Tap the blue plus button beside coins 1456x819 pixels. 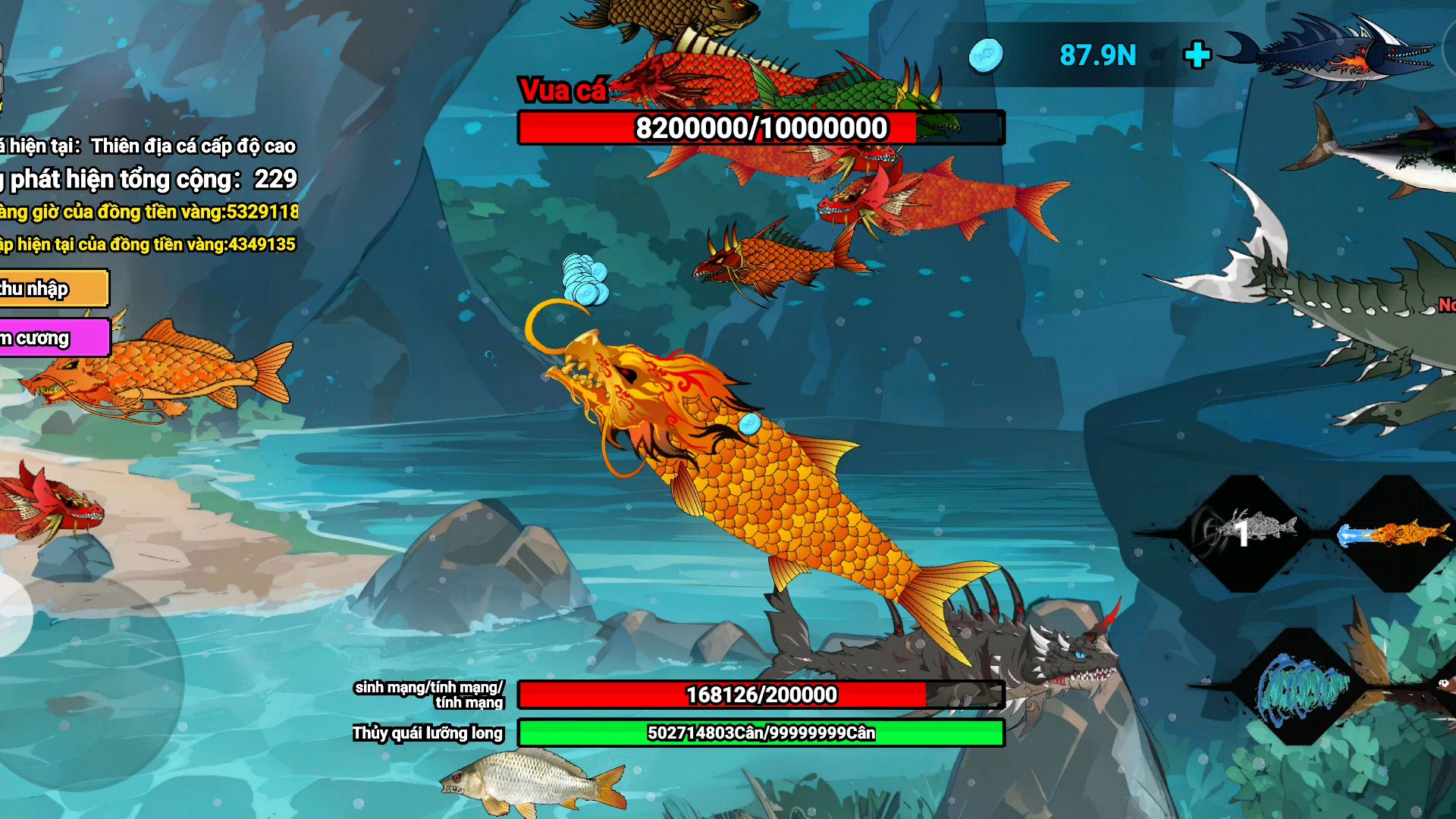(1197, 55)
